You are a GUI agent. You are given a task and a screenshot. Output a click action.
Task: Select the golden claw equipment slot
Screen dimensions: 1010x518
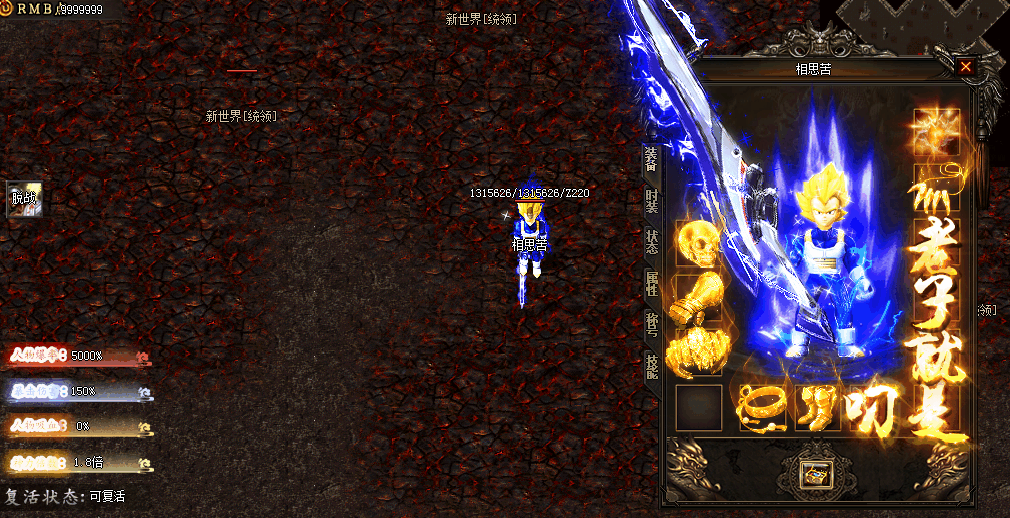coord(699,352)
